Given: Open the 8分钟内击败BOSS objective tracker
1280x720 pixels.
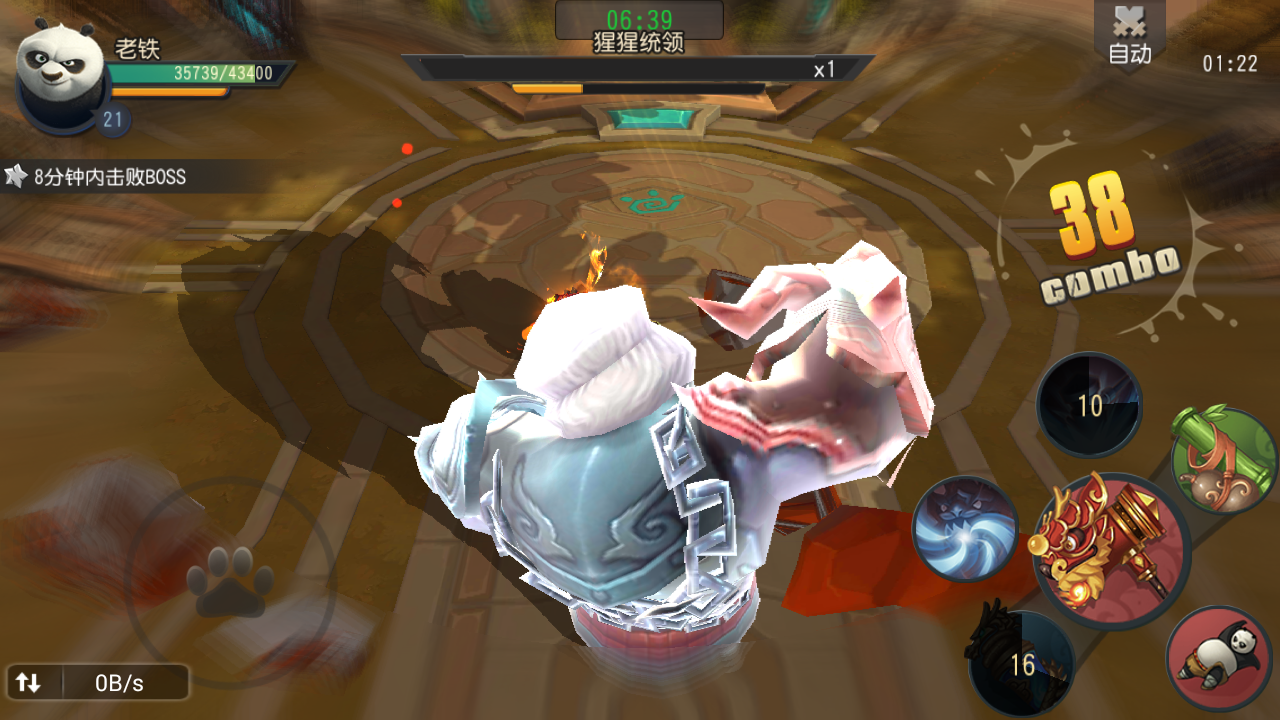Looking at the screenshot, I should pyautogui.click(x=100, y=177).
